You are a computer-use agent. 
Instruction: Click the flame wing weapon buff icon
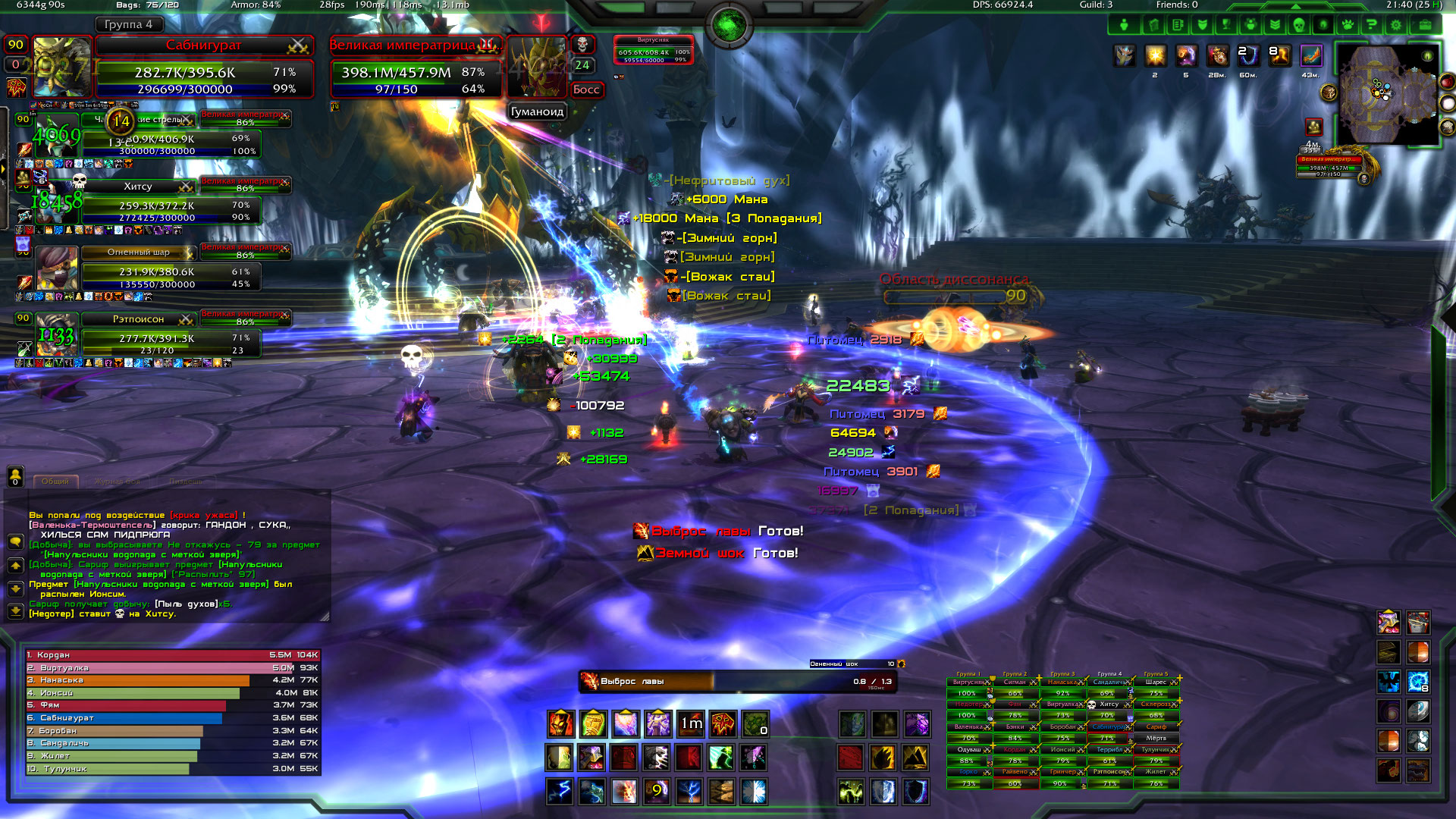click(1311, 55)
